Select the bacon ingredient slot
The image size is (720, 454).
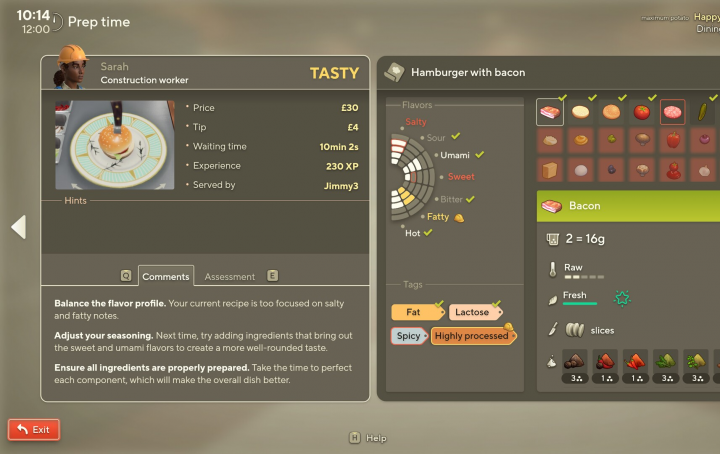(x=550, y=111)
